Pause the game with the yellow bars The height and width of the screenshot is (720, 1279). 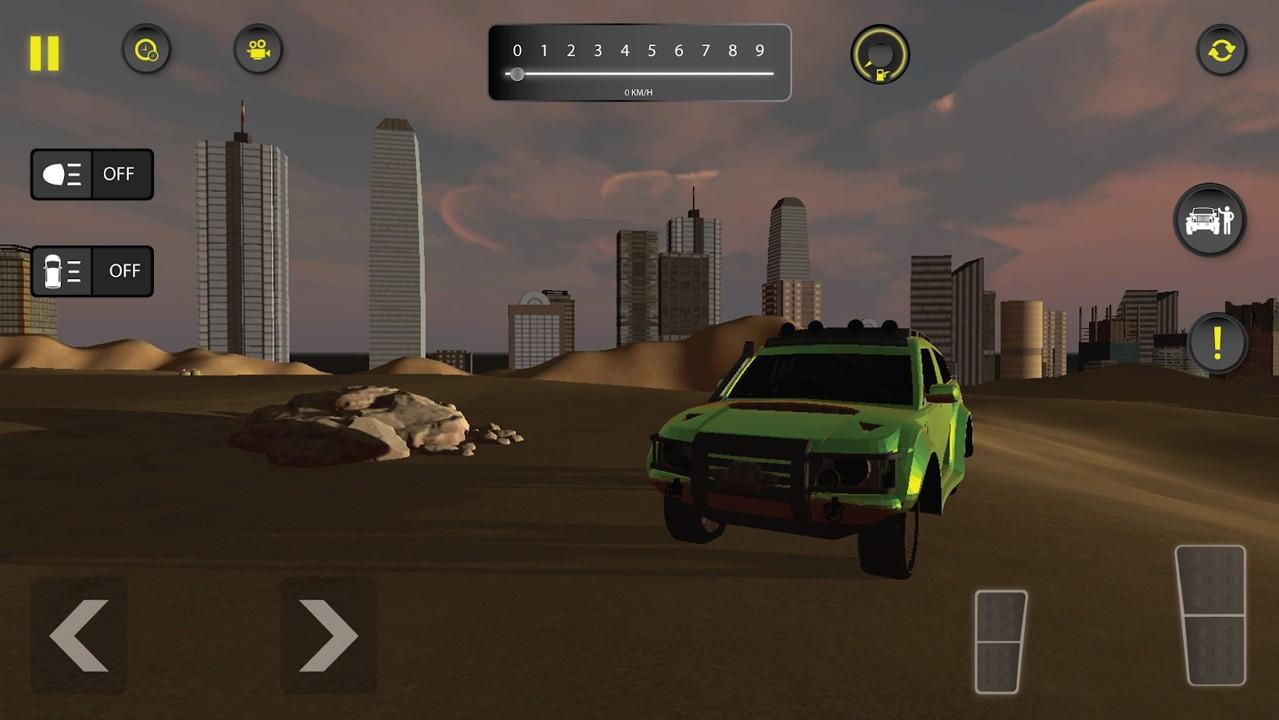pyautogui.click(x=44, y=53)
